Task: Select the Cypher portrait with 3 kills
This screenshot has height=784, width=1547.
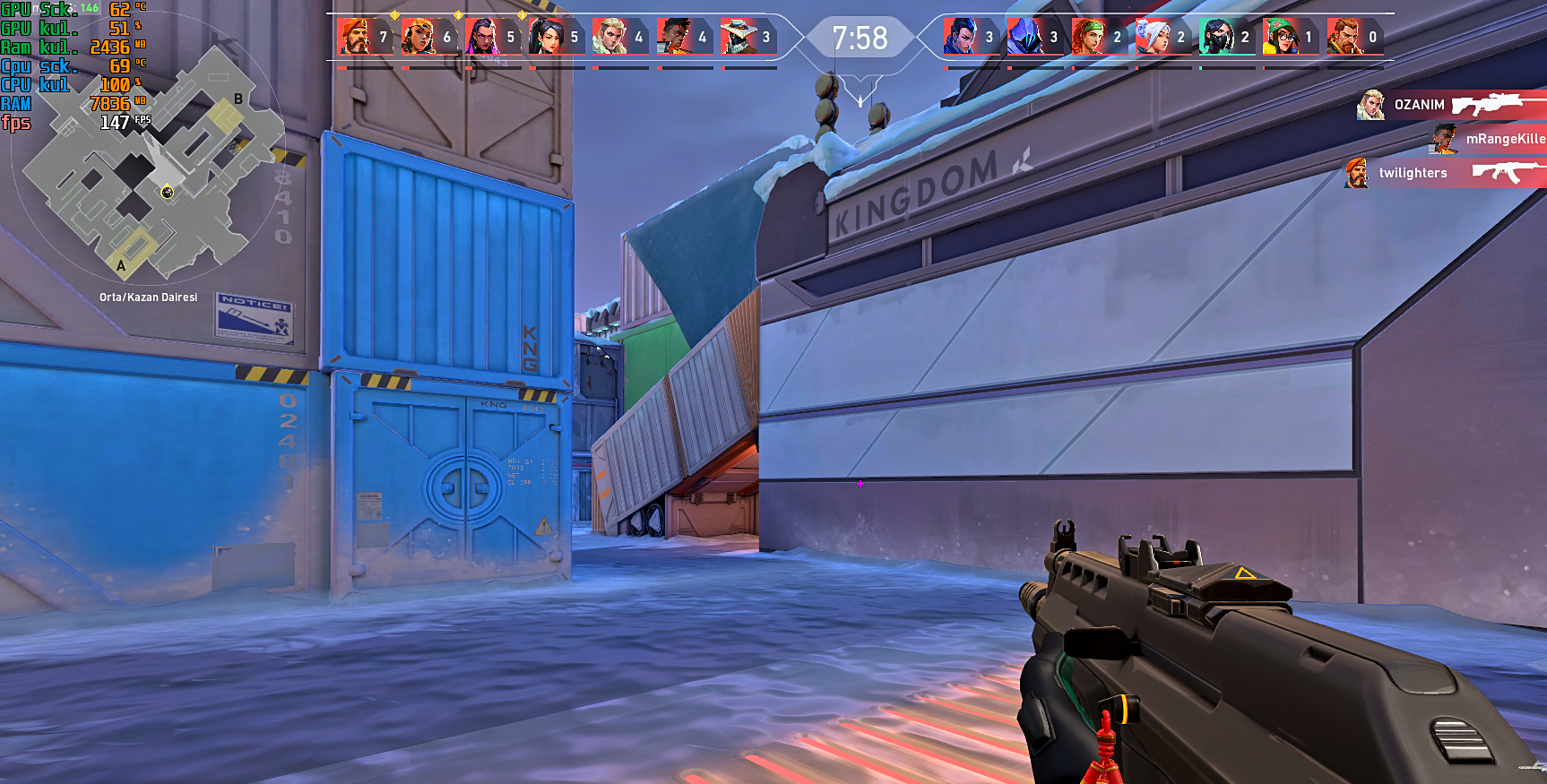Action: [736, 37]
